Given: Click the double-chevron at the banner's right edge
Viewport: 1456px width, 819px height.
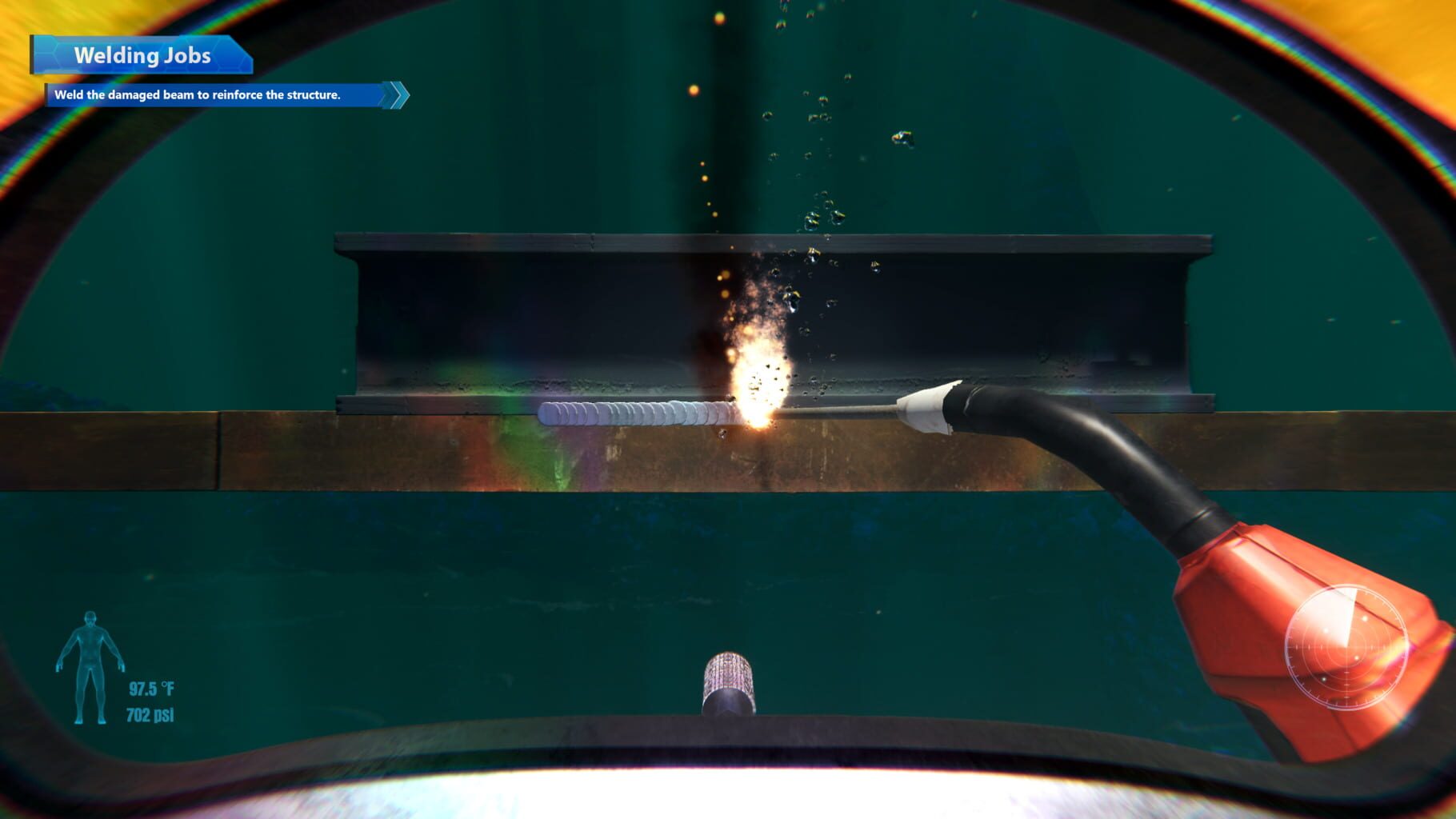Looking at the screenshot, I should (393, 94).
